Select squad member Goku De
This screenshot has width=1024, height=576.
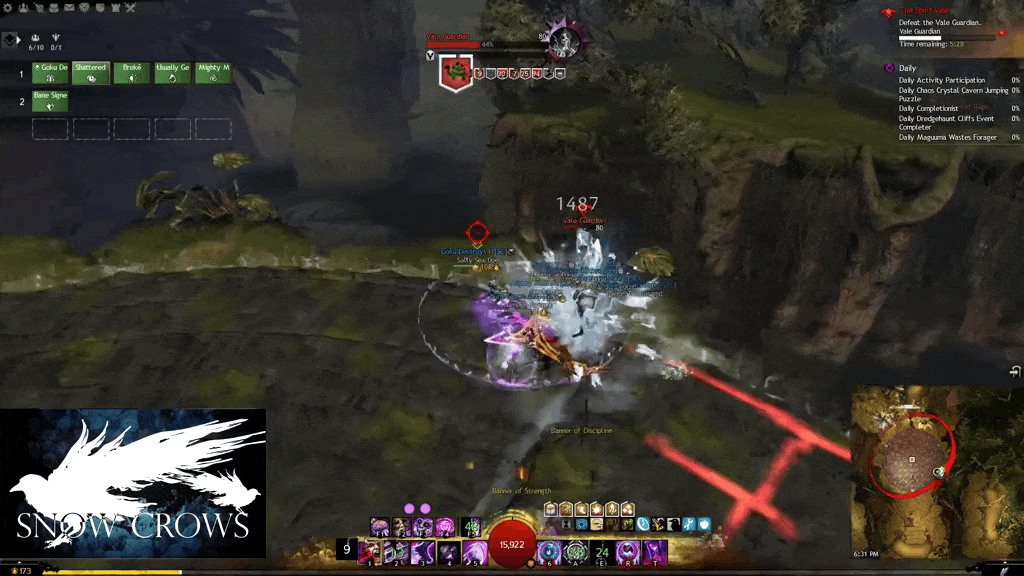(50, 73)
